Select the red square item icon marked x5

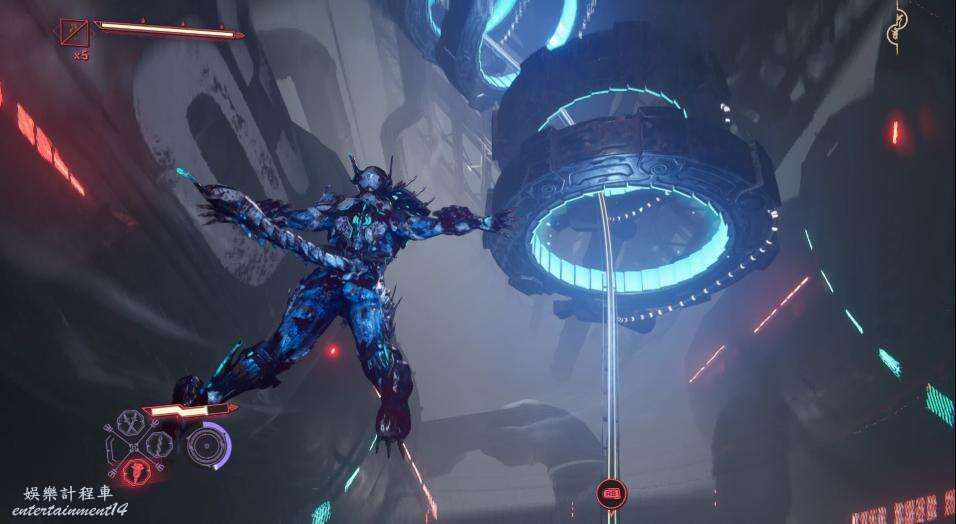[x=74, y=33]
